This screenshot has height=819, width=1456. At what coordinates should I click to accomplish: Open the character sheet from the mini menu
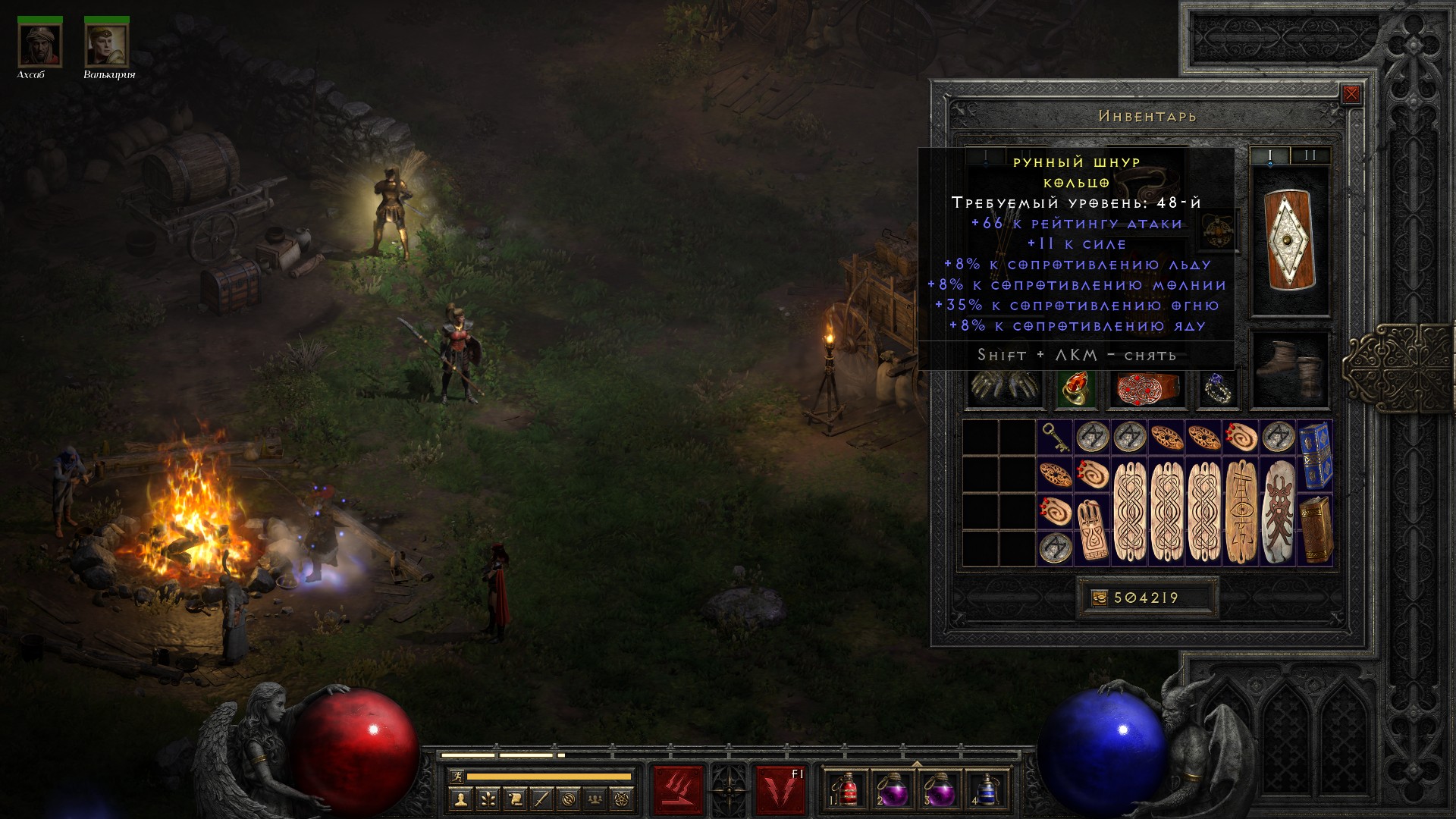460,799
